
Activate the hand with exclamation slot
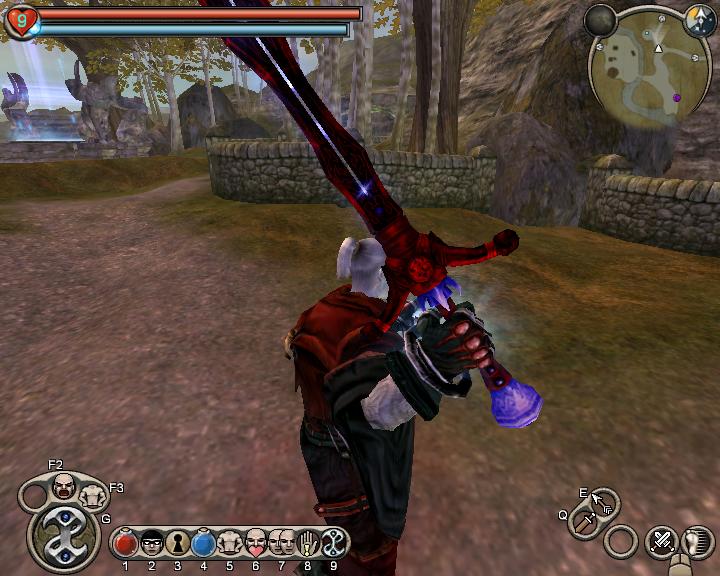[308, 544]
